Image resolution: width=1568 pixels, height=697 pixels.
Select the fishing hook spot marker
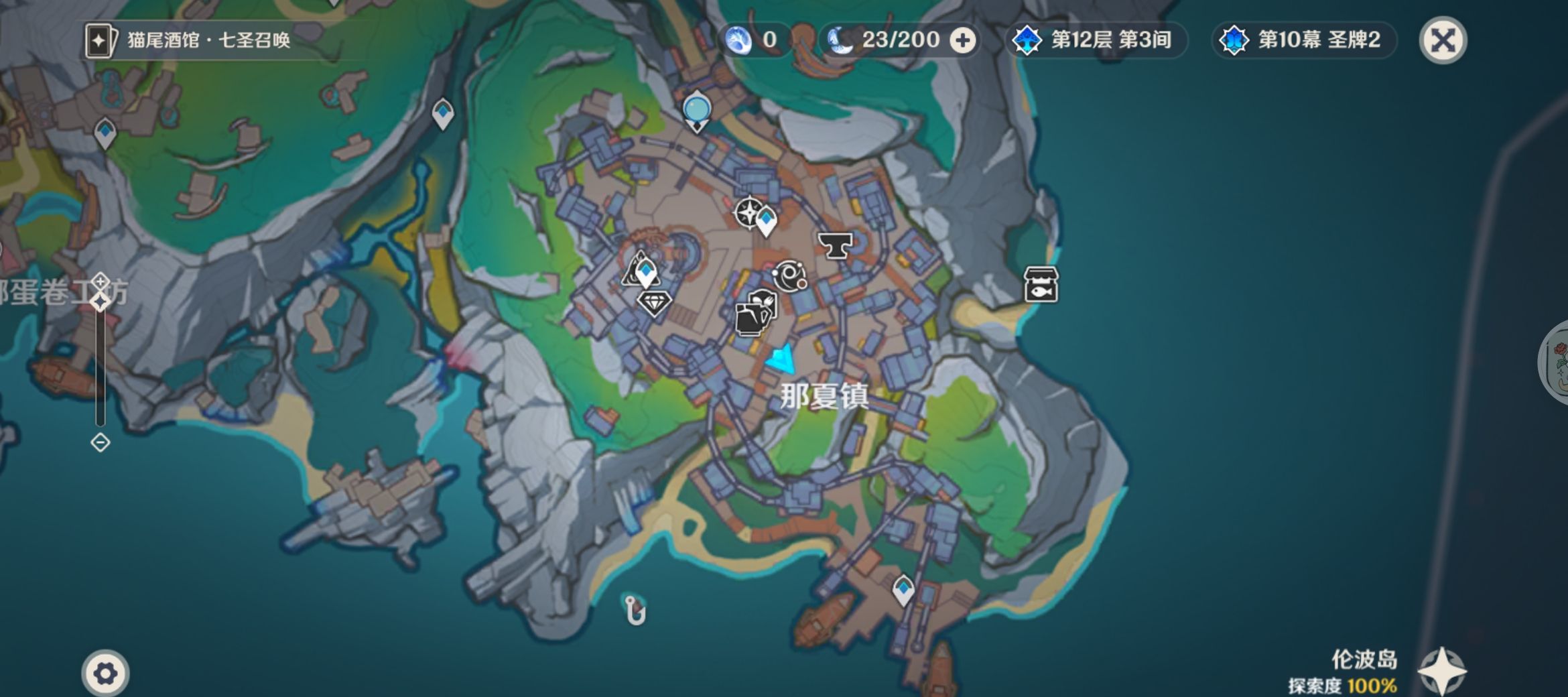[x=635, y=610]
